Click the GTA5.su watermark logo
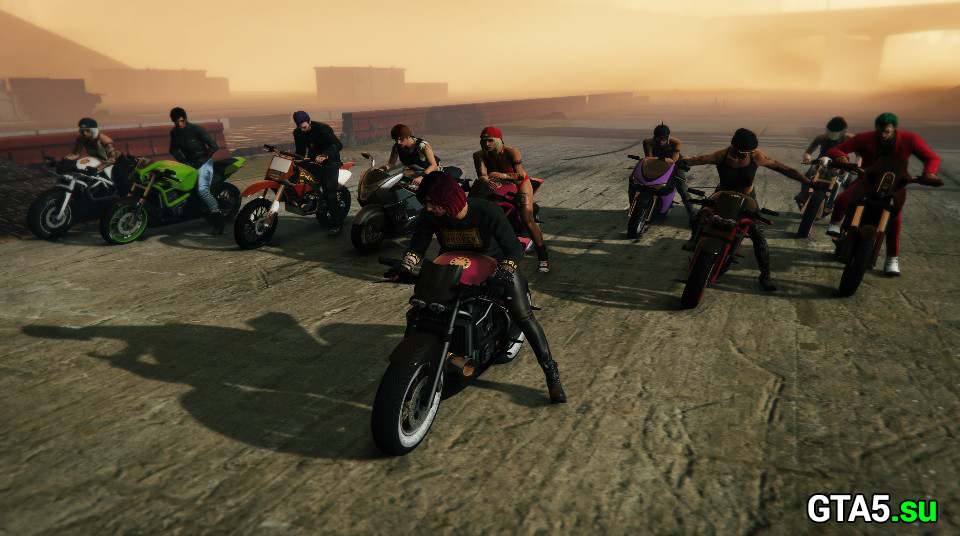The image size is (960, 536). pos(872,509)
